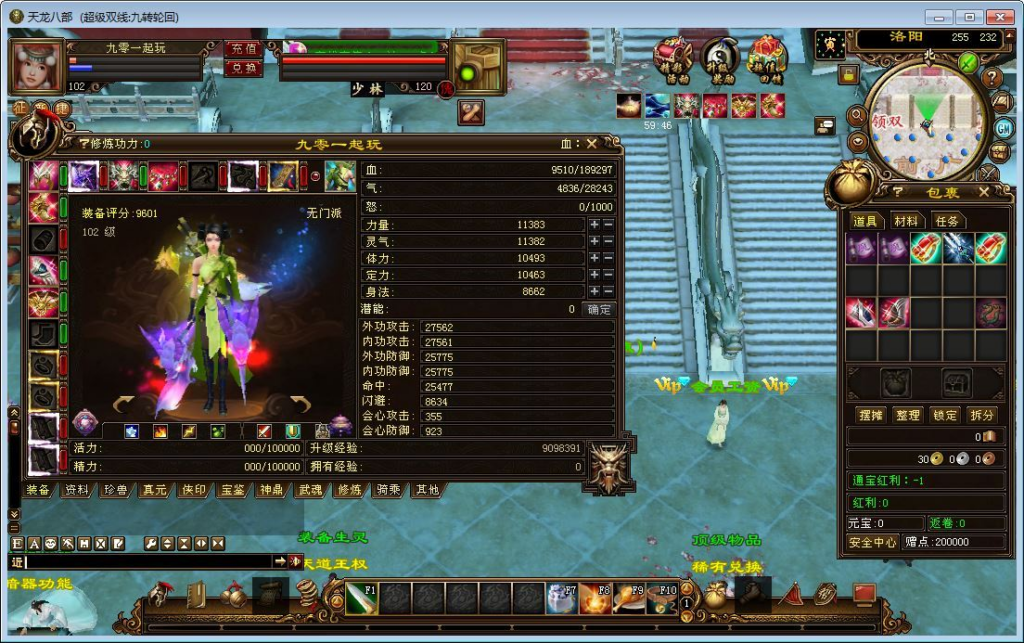Open the 安全中心 security center
Viewport: 1024px width, 643px height.
(x=872, y=542)
